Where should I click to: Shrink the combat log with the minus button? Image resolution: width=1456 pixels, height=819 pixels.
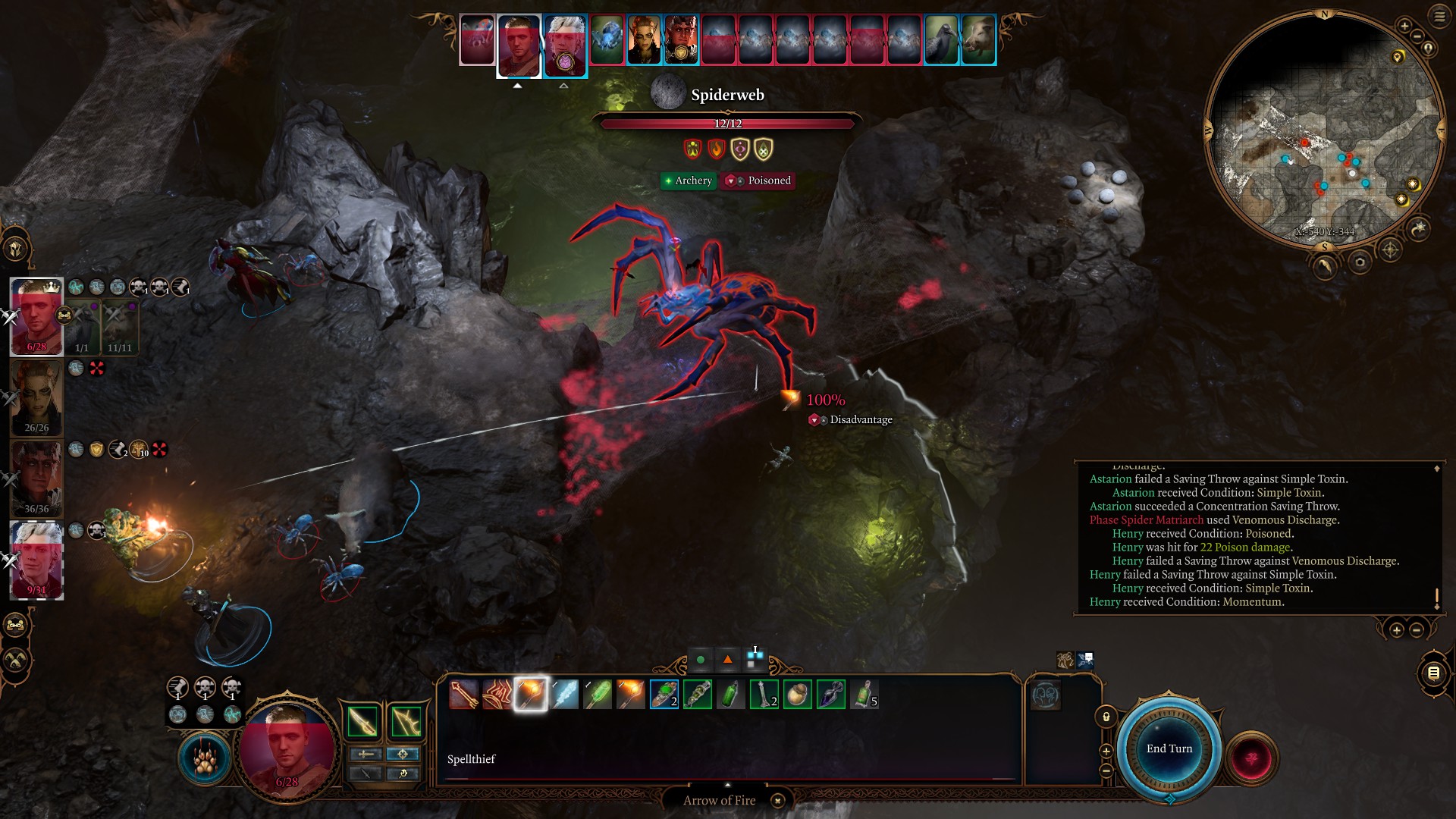1416,630
